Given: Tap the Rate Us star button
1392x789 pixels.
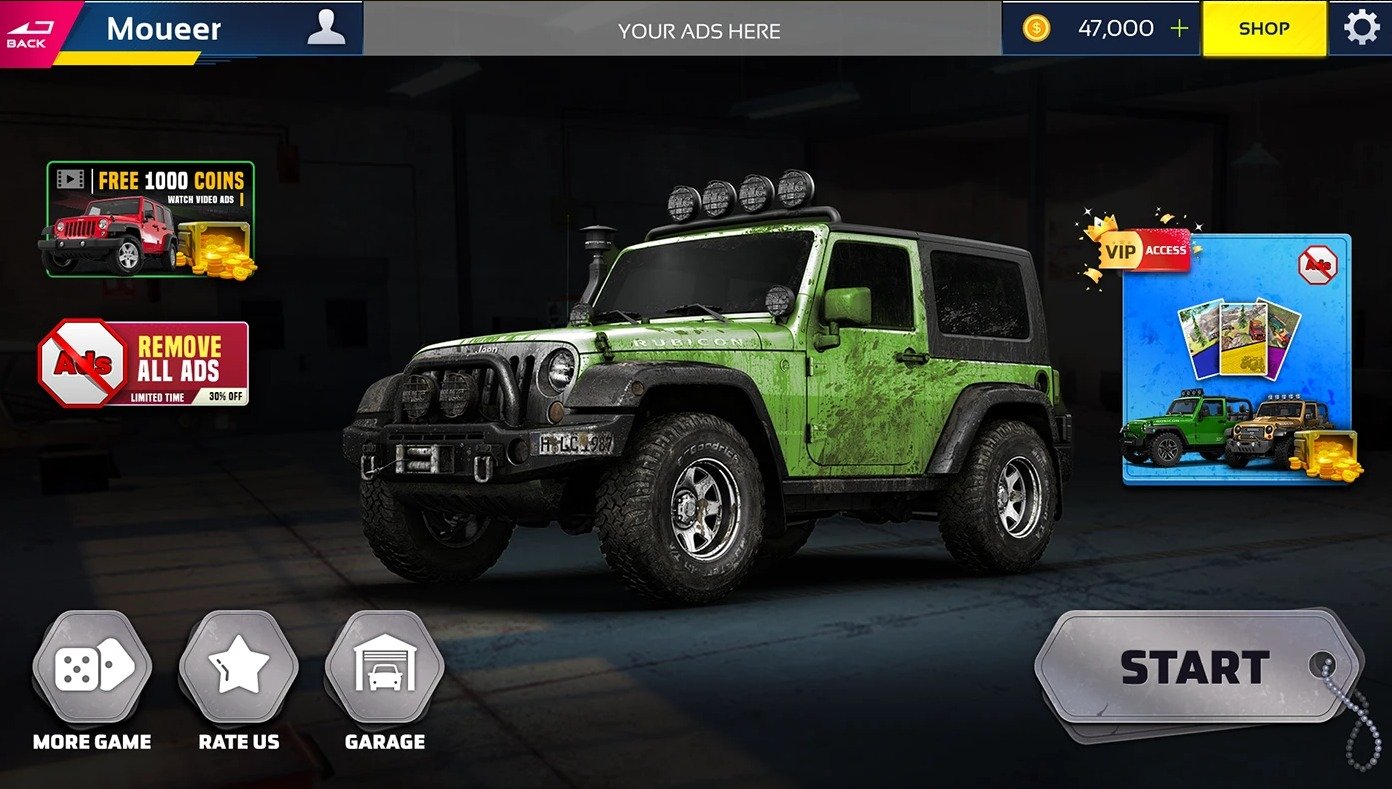Looking at the screenshot, I should coord(239,668).
